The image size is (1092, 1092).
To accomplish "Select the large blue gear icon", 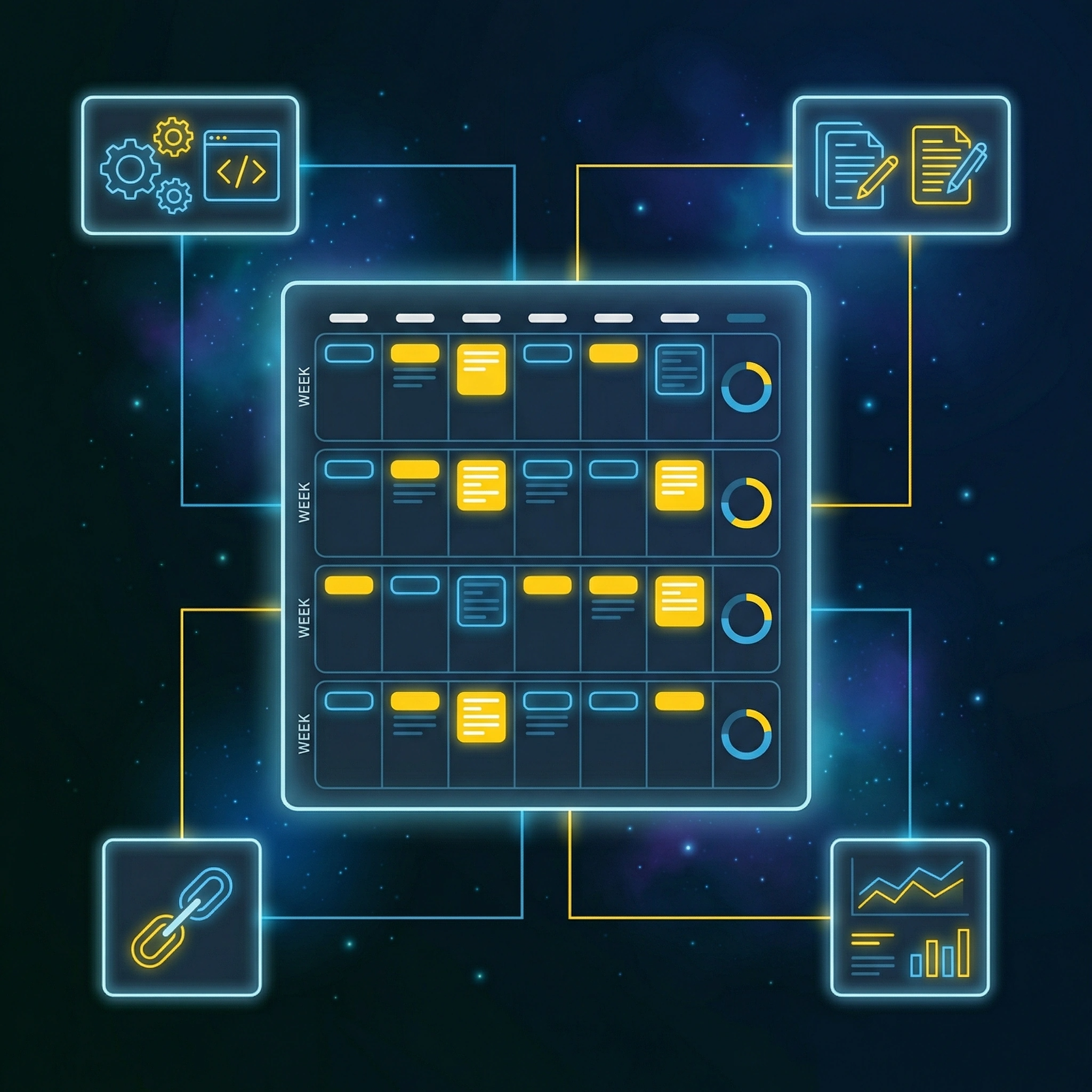I will [130, 168].
